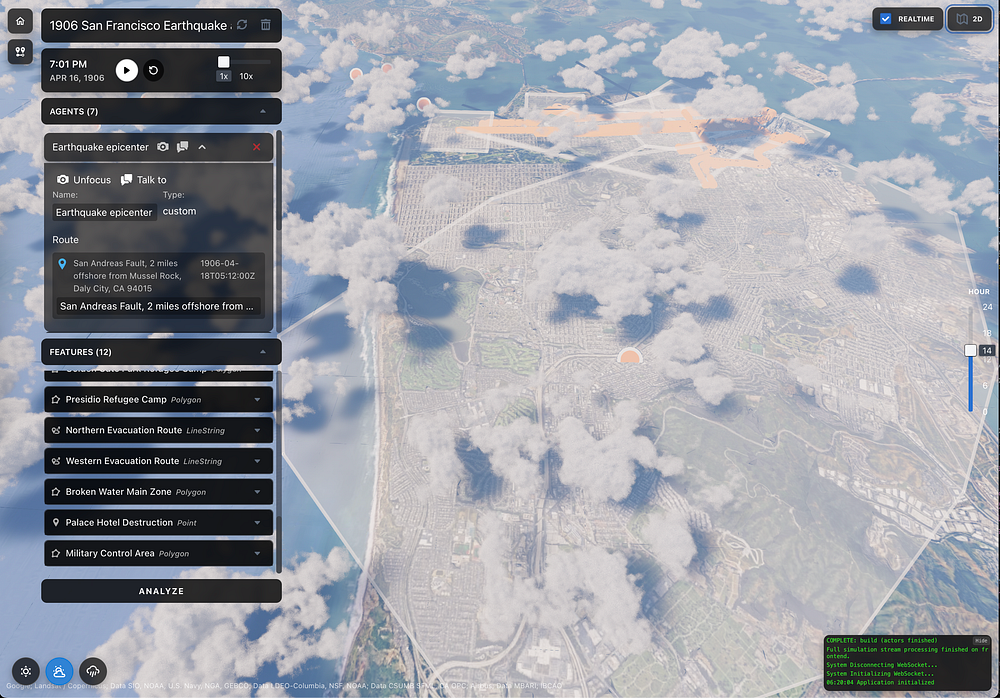Talk to the Earthquake epicenter agent
This screenshot has width=1000, height=698.
[143, 180]
